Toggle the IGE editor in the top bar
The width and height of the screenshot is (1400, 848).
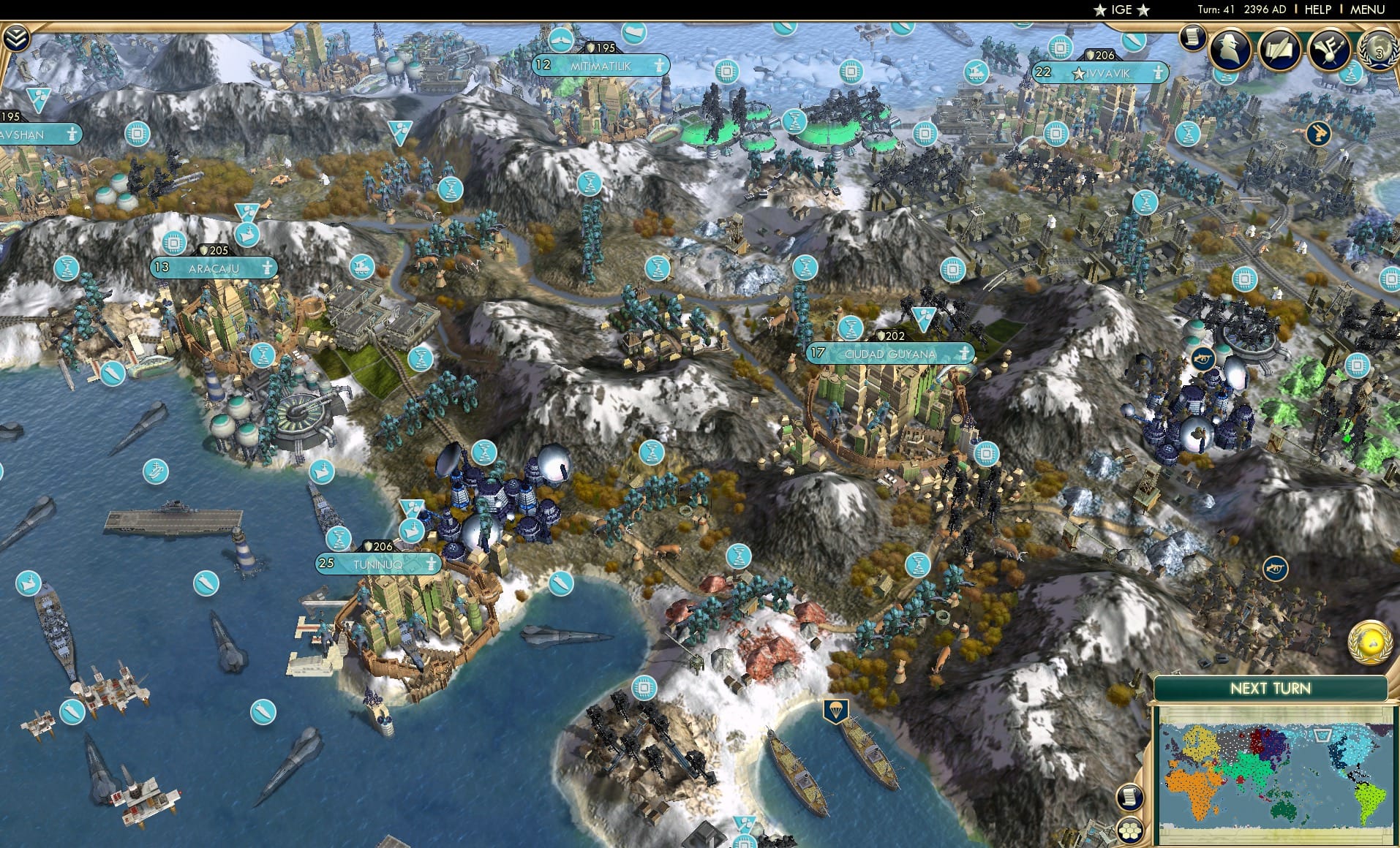pyautogui.click(x=1121, y=10)
